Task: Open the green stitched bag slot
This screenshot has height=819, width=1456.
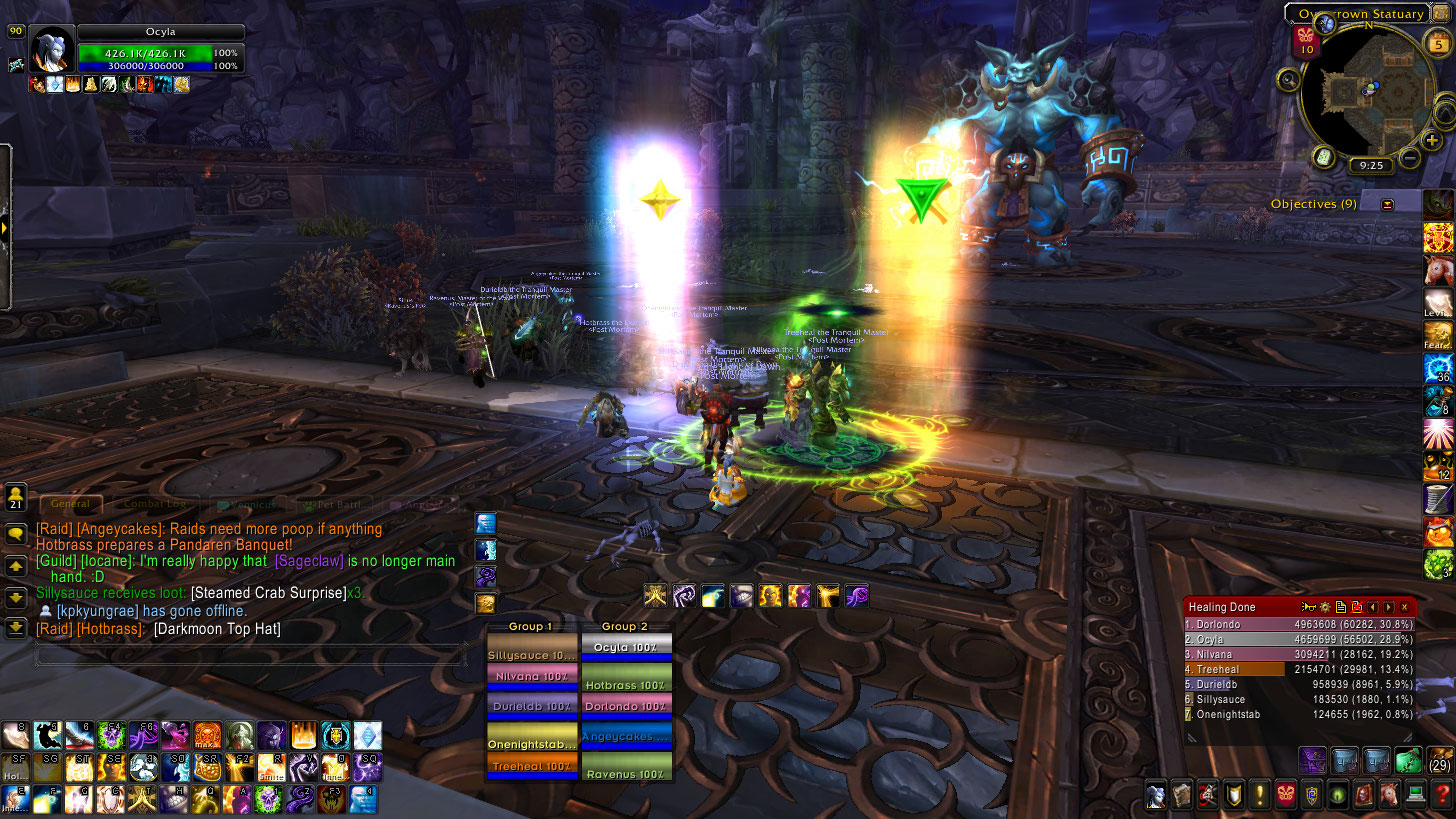Action: coord(1408,761)
